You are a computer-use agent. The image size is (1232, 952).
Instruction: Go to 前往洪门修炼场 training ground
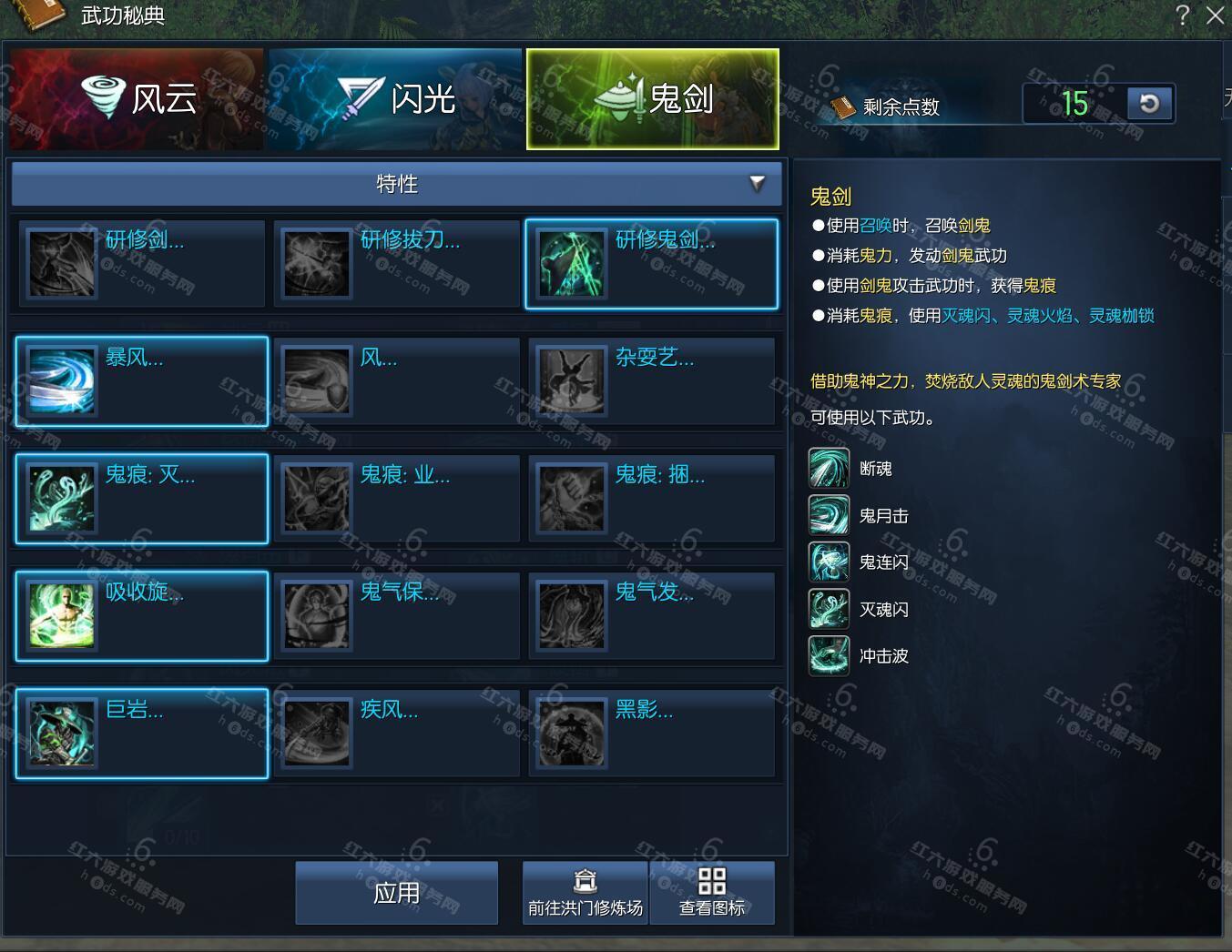[585, 893]
